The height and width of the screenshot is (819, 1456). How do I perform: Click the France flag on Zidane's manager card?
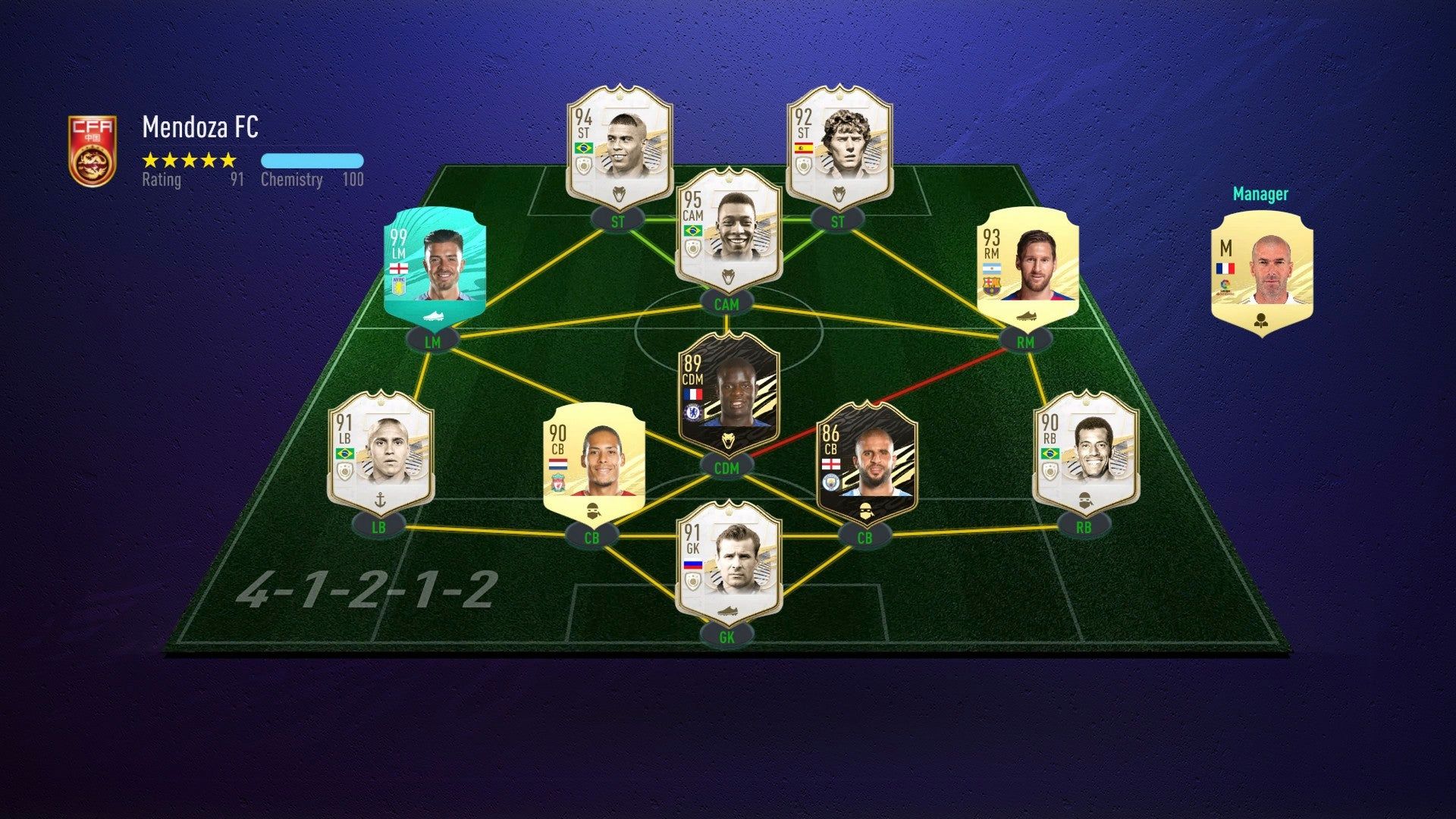coord(1225,268)
